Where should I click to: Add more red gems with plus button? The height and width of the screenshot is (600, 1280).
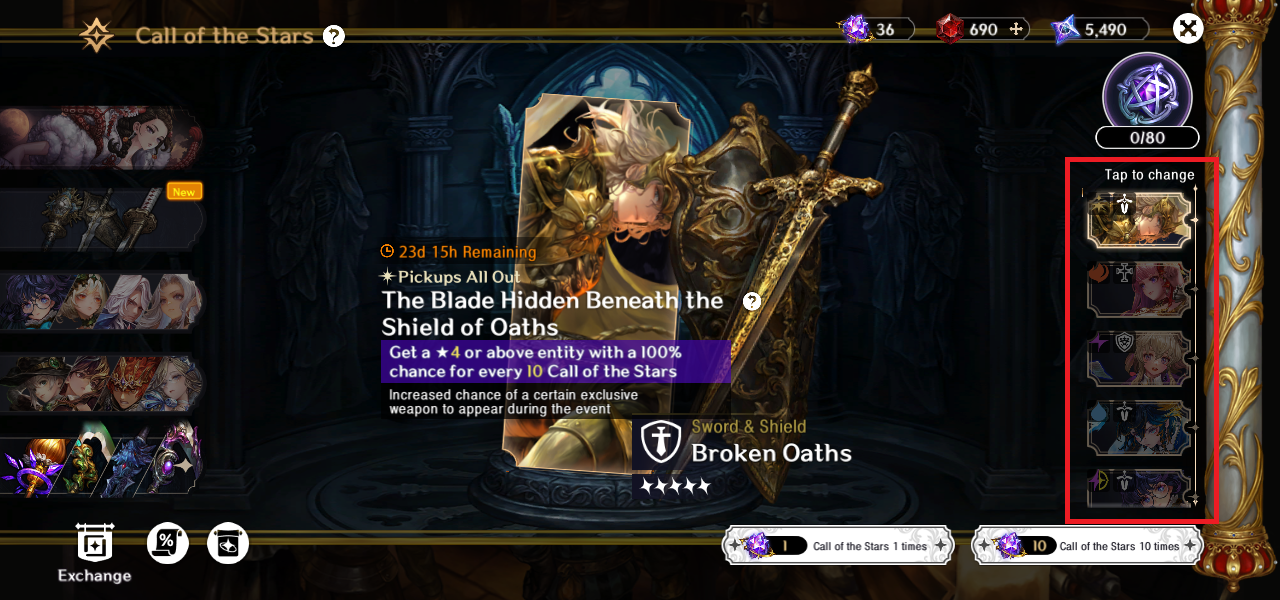(x=1017, y=30)
